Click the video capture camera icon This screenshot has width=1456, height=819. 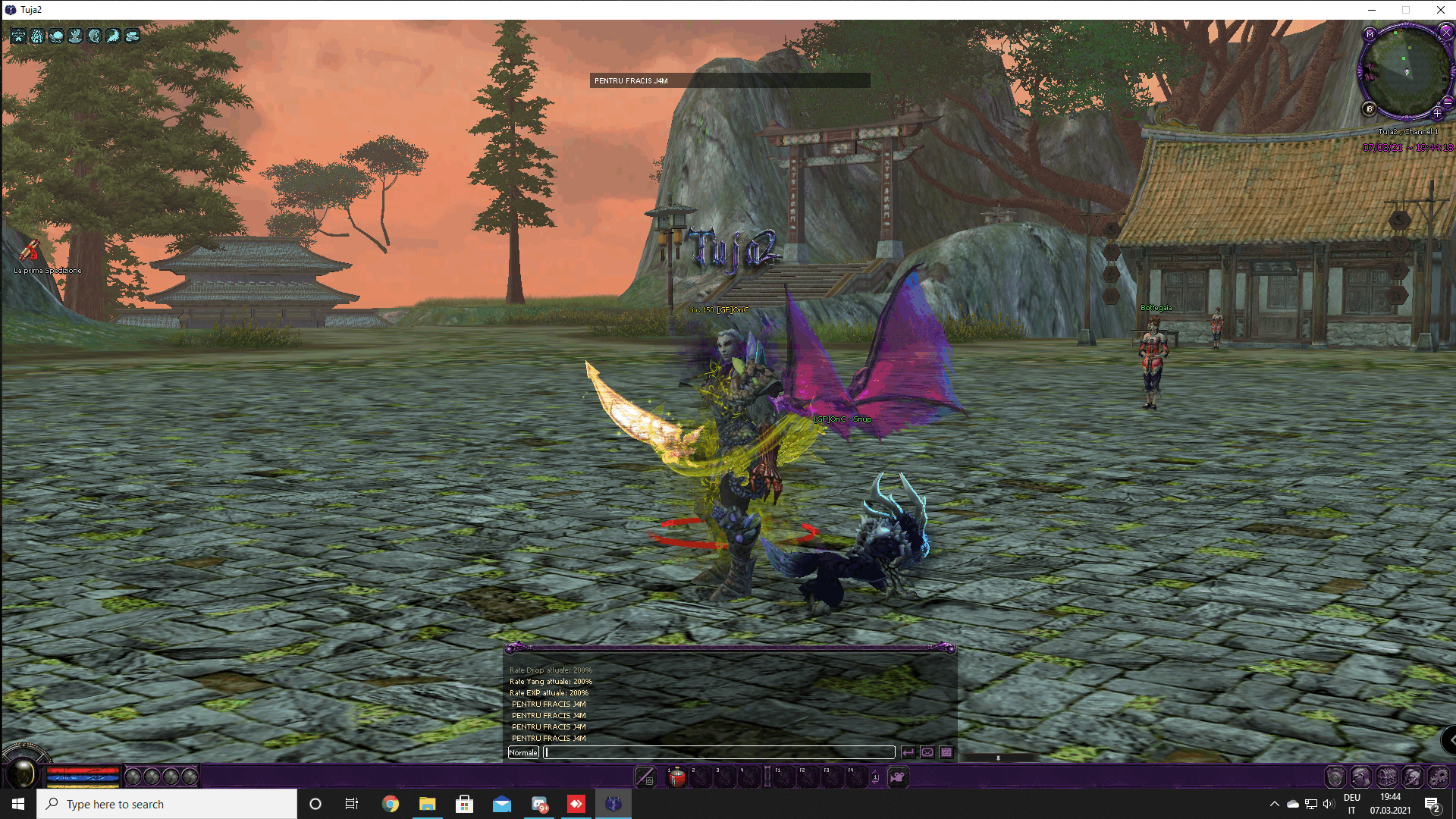[x=899, y=777]
